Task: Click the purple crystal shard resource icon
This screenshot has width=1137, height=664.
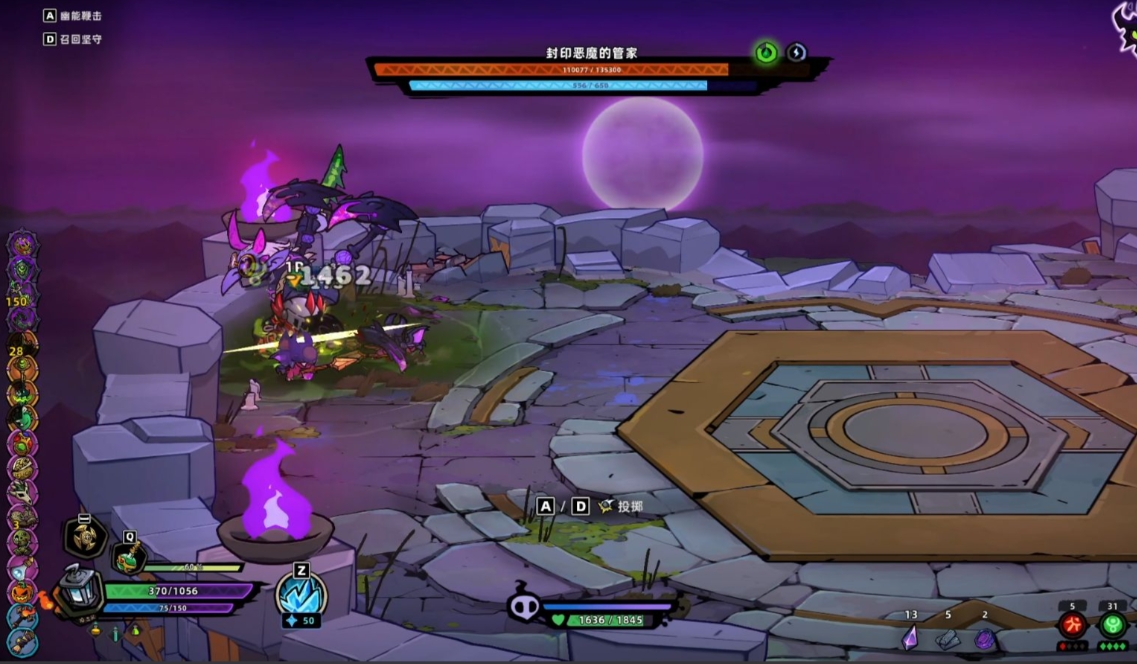Action: click(910, 637)
